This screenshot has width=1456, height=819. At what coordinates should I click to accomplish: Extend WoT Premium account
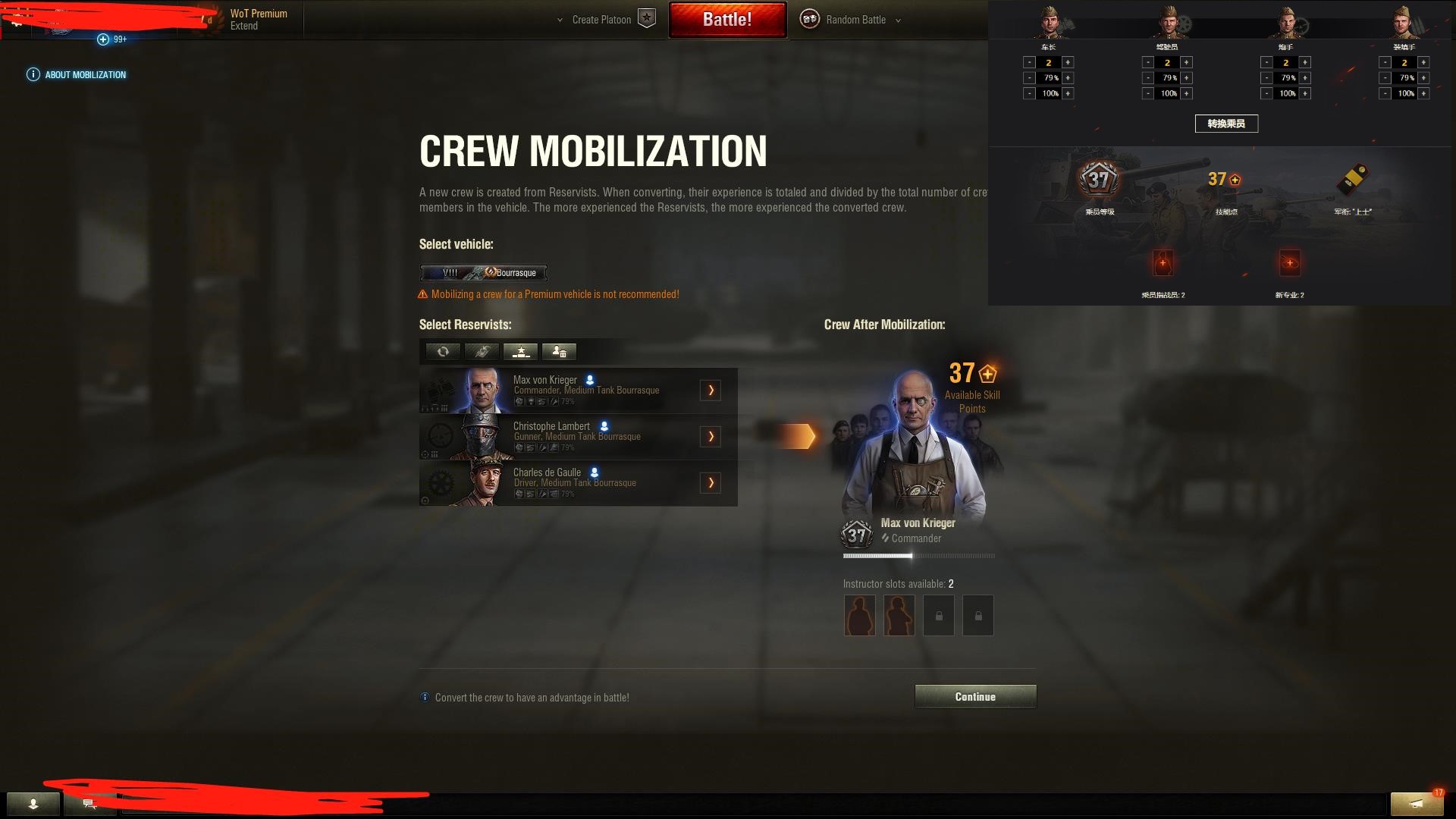coord(244,26)
